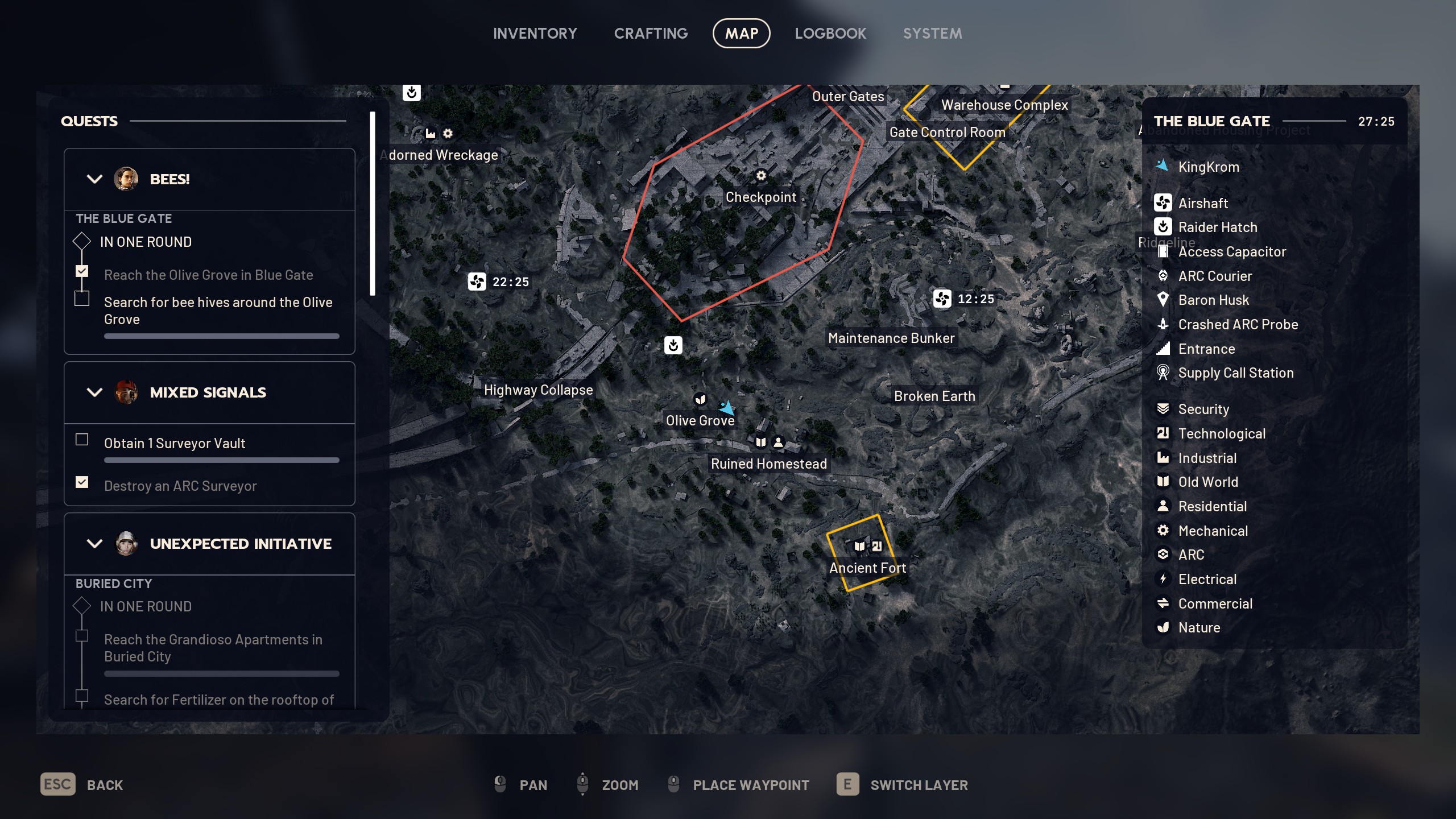Open the LOGBOOK tab

(x=830, y=33)
